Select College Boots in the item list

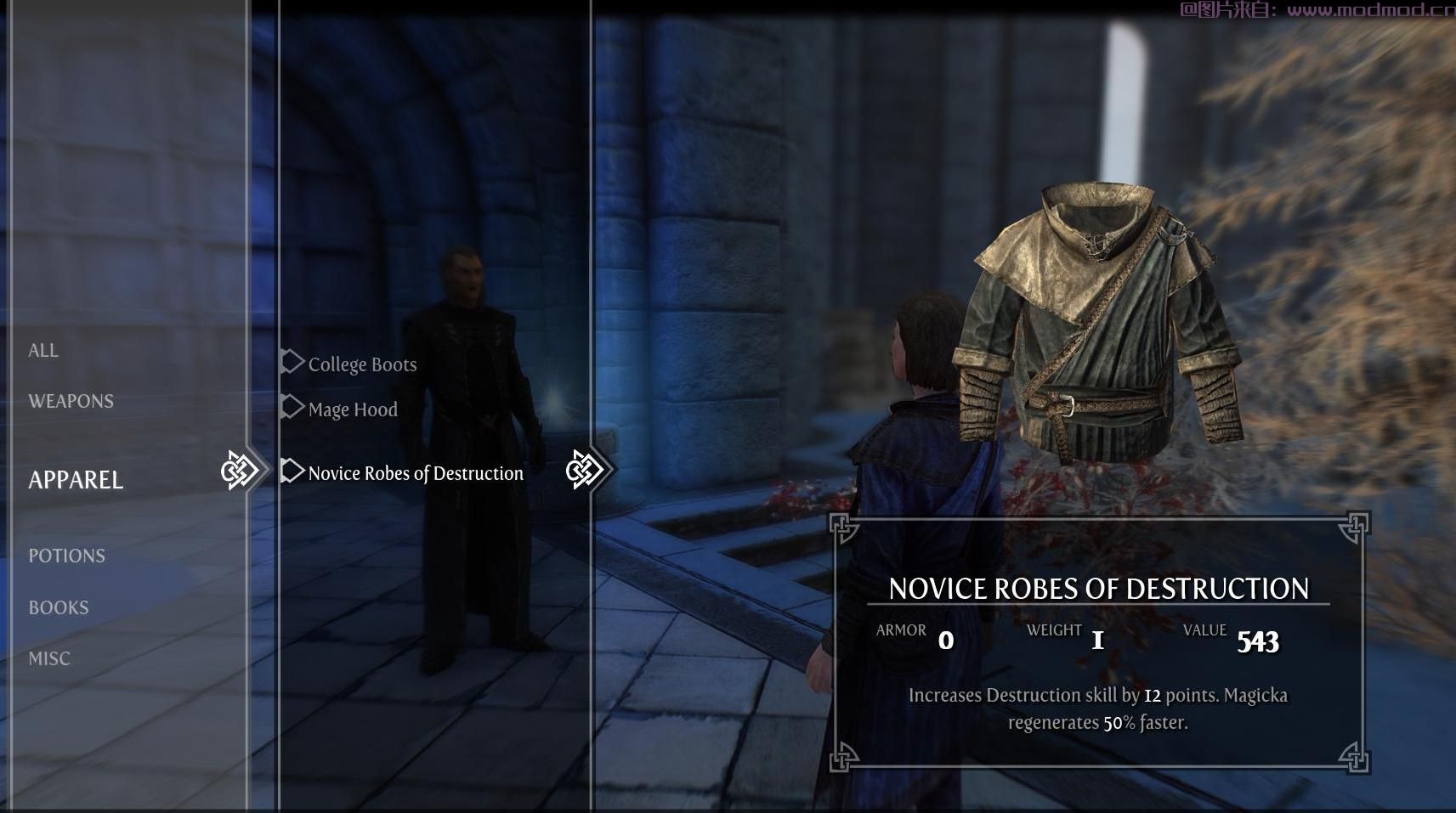(362, 364)
